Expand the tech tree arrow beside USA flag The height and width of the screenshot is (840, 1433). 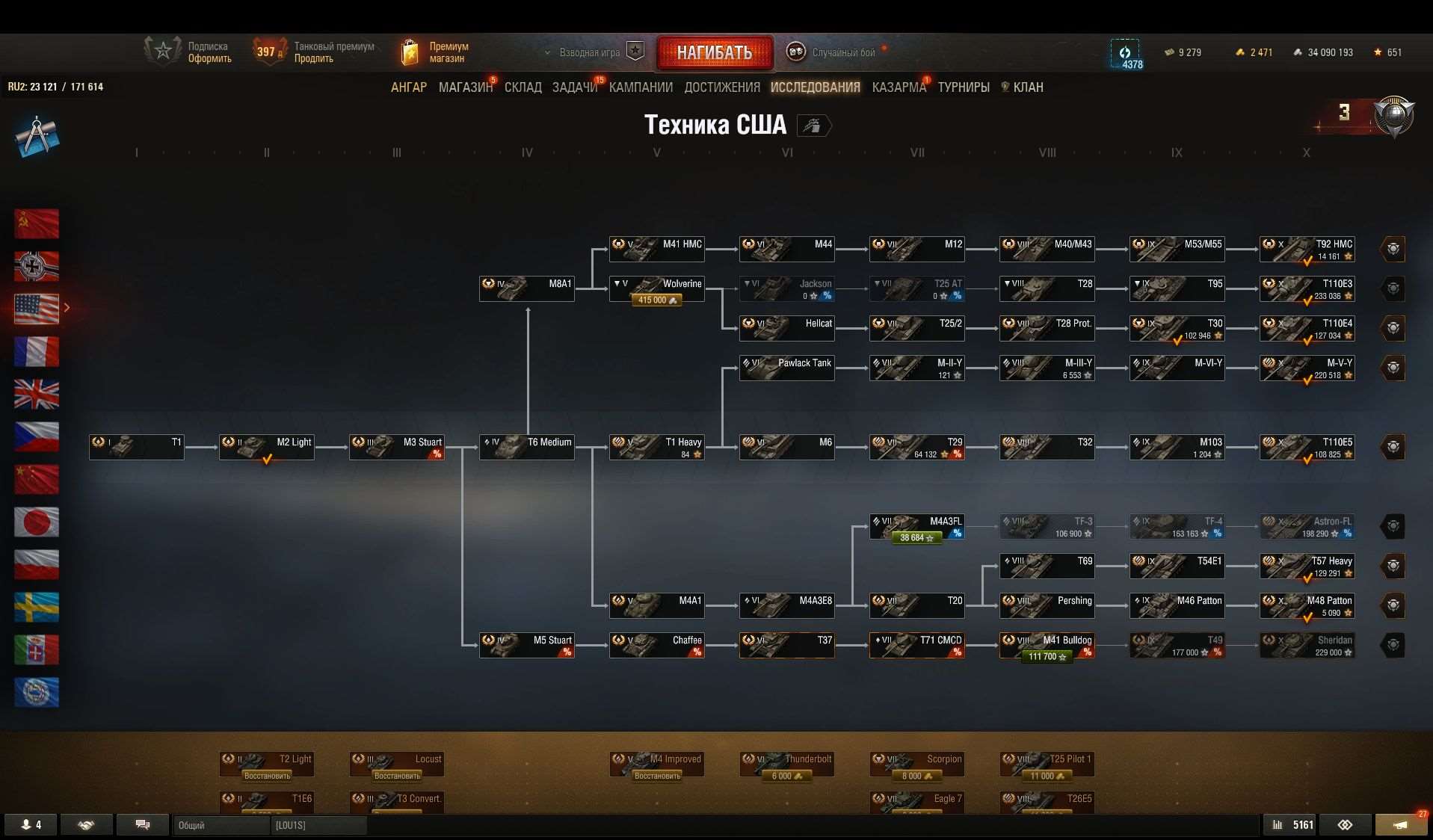(67, 307)
